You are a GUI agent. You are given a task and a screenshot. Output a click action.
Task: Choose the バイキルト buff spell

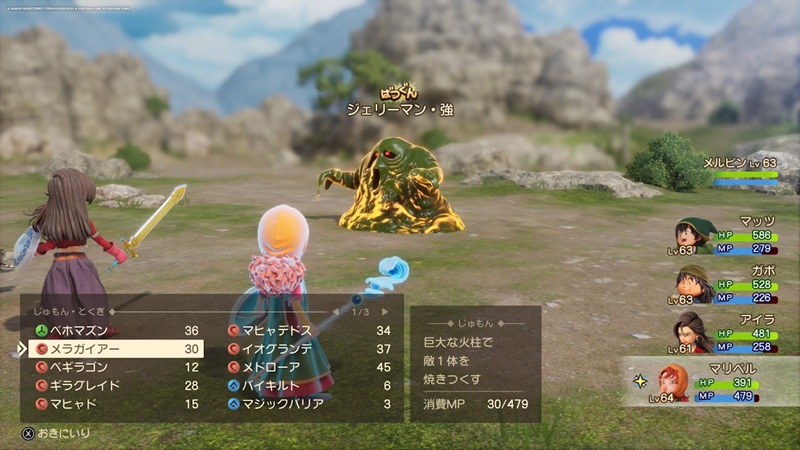(x=309, y=385)
